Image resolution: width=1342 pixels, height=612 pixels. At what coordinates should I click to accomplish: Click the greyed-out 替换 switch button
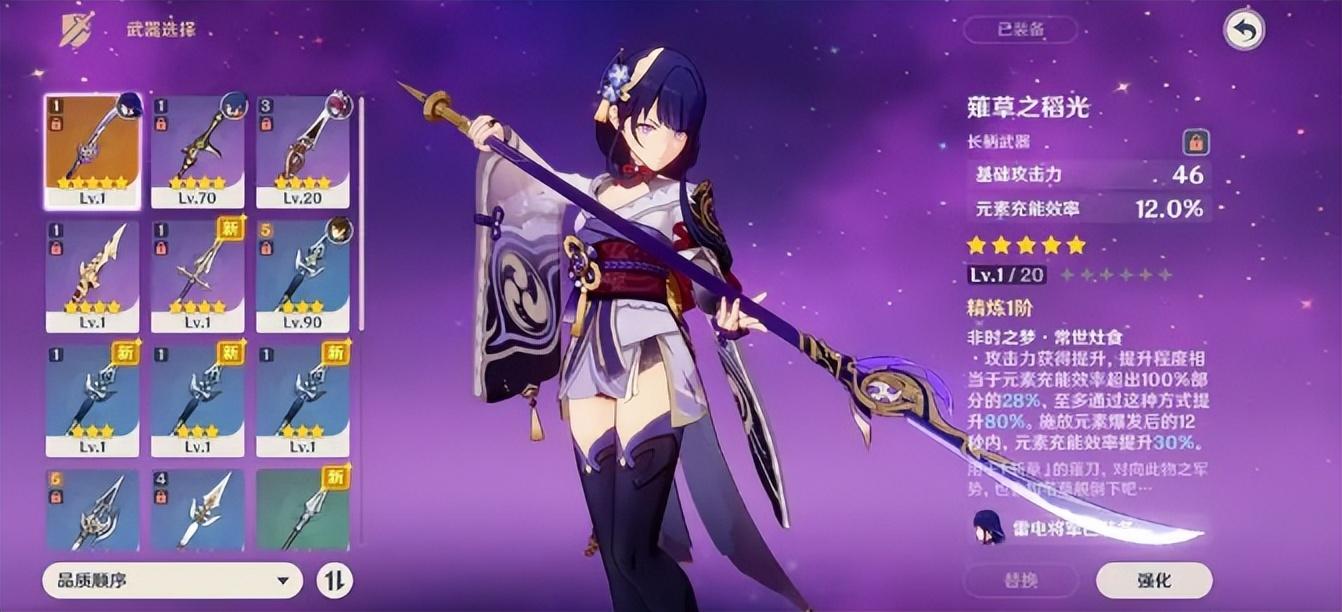[x=1021, y=580]
